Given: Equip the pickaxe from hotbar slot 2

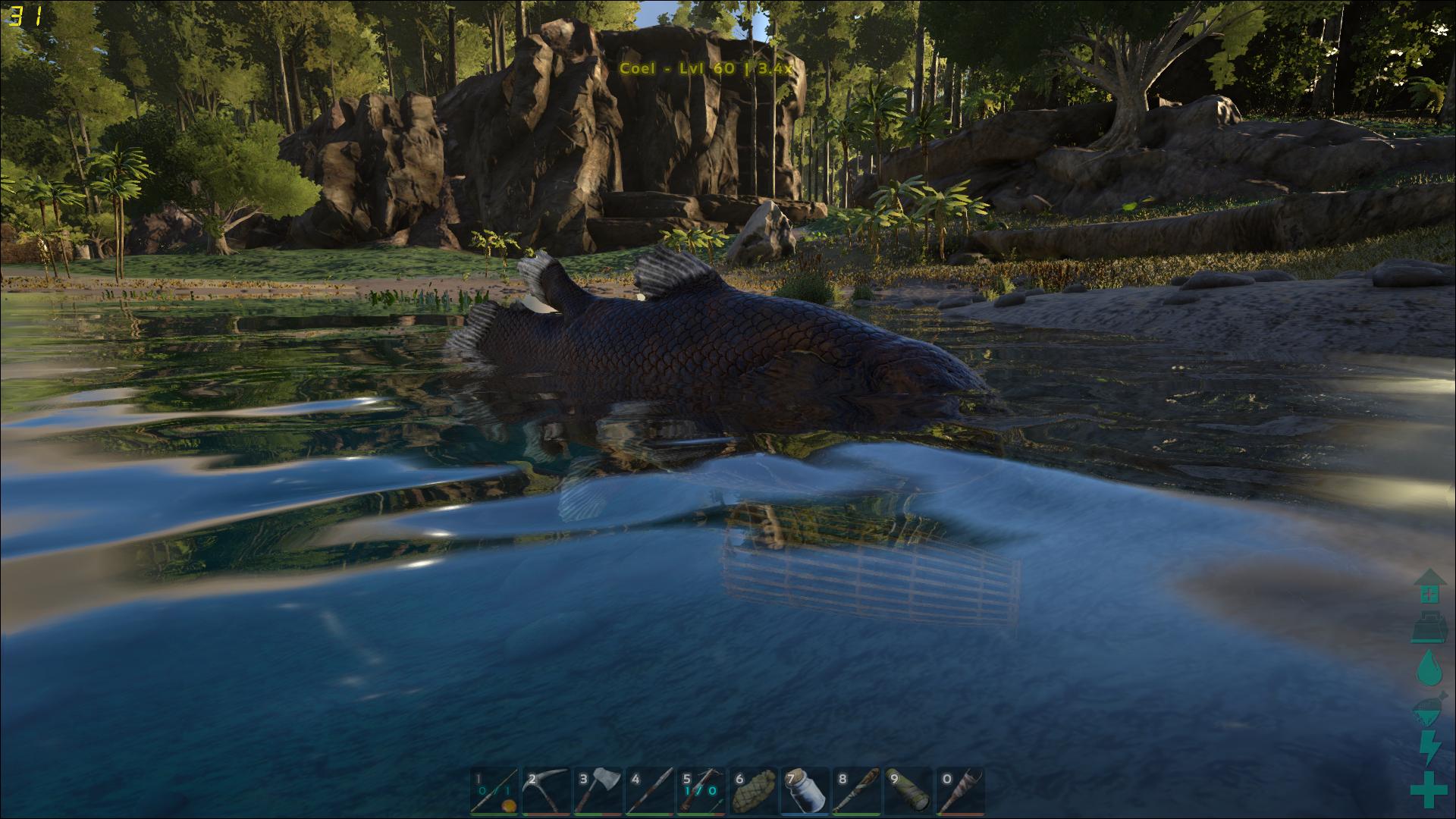Looking at the screenshot, I should tap(546, 792).
